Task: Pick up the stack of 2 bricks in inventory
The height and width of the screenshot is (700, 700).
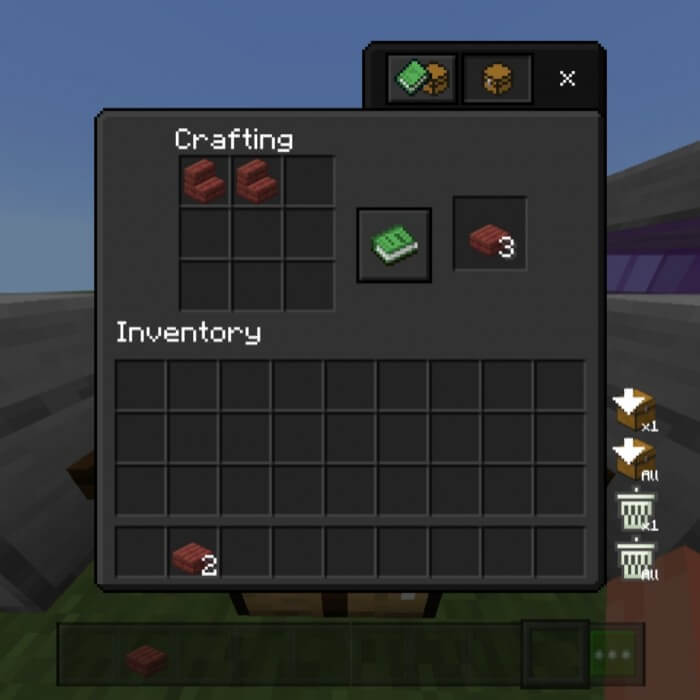Action: click(193, 555)
